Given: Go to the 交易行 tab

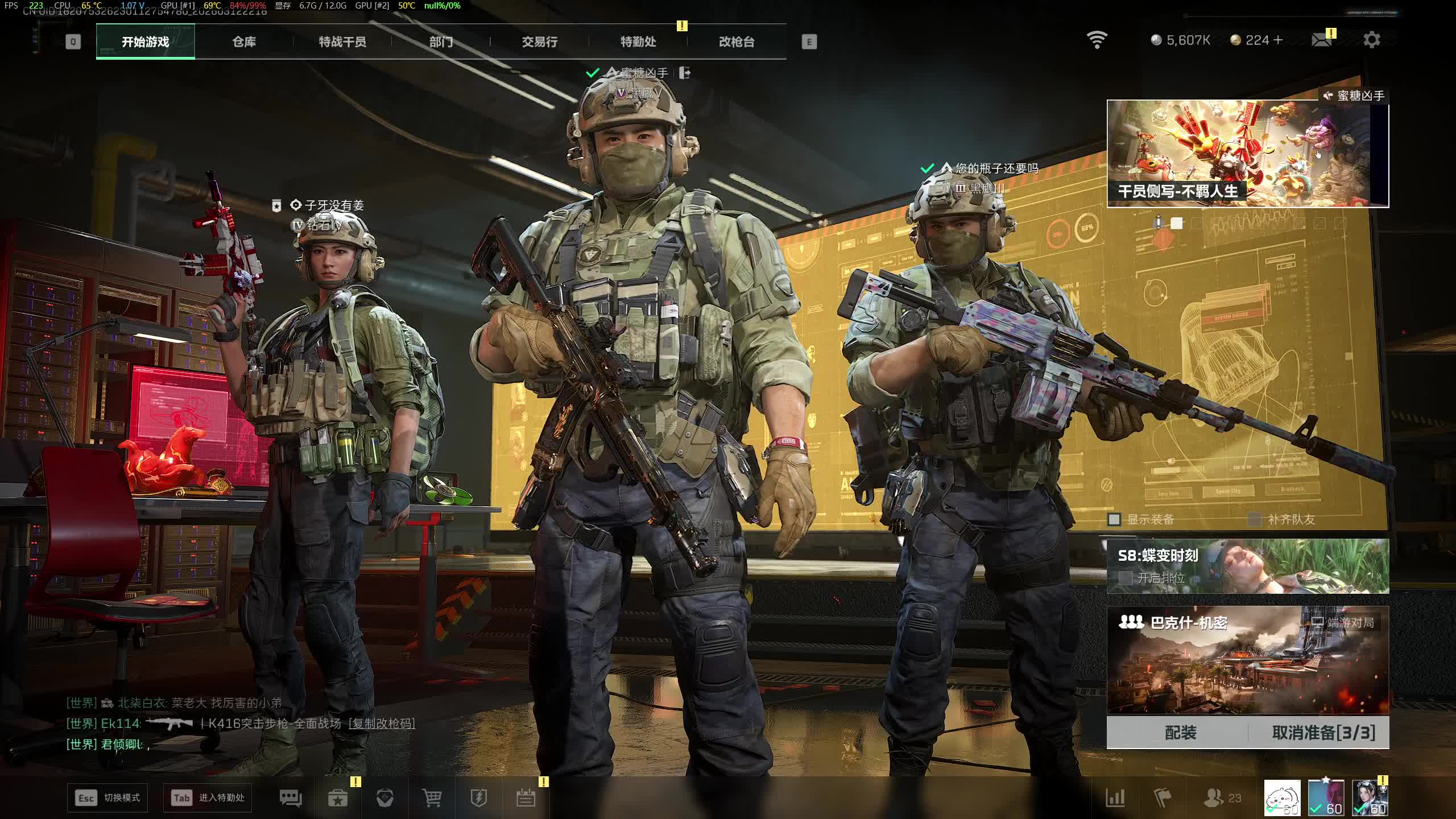Looking at the screenshot, I should pyautogui.click(x=539, y=42).
